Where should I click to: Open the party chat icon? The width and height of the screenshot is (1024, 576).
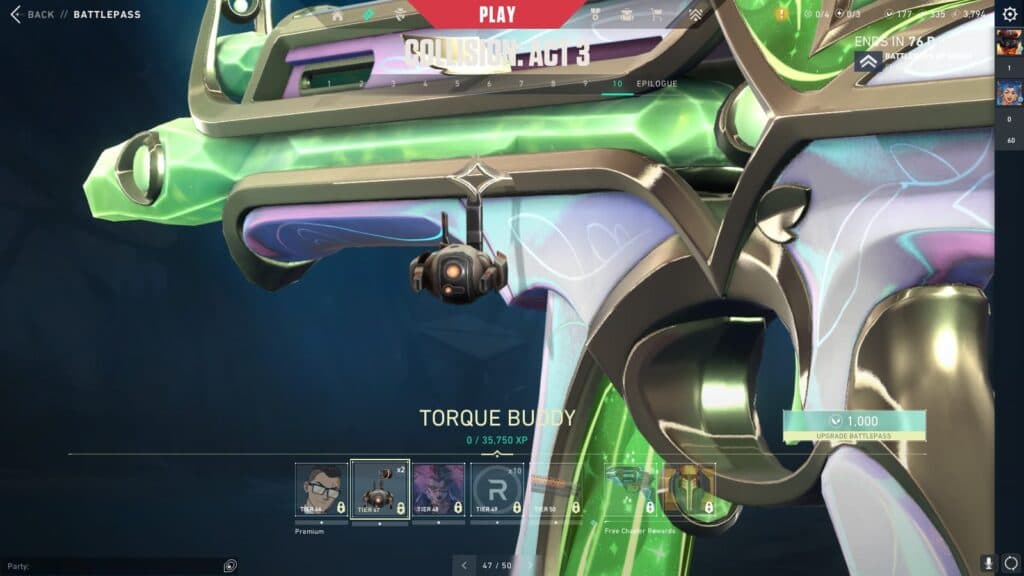(x=230, y=565)
